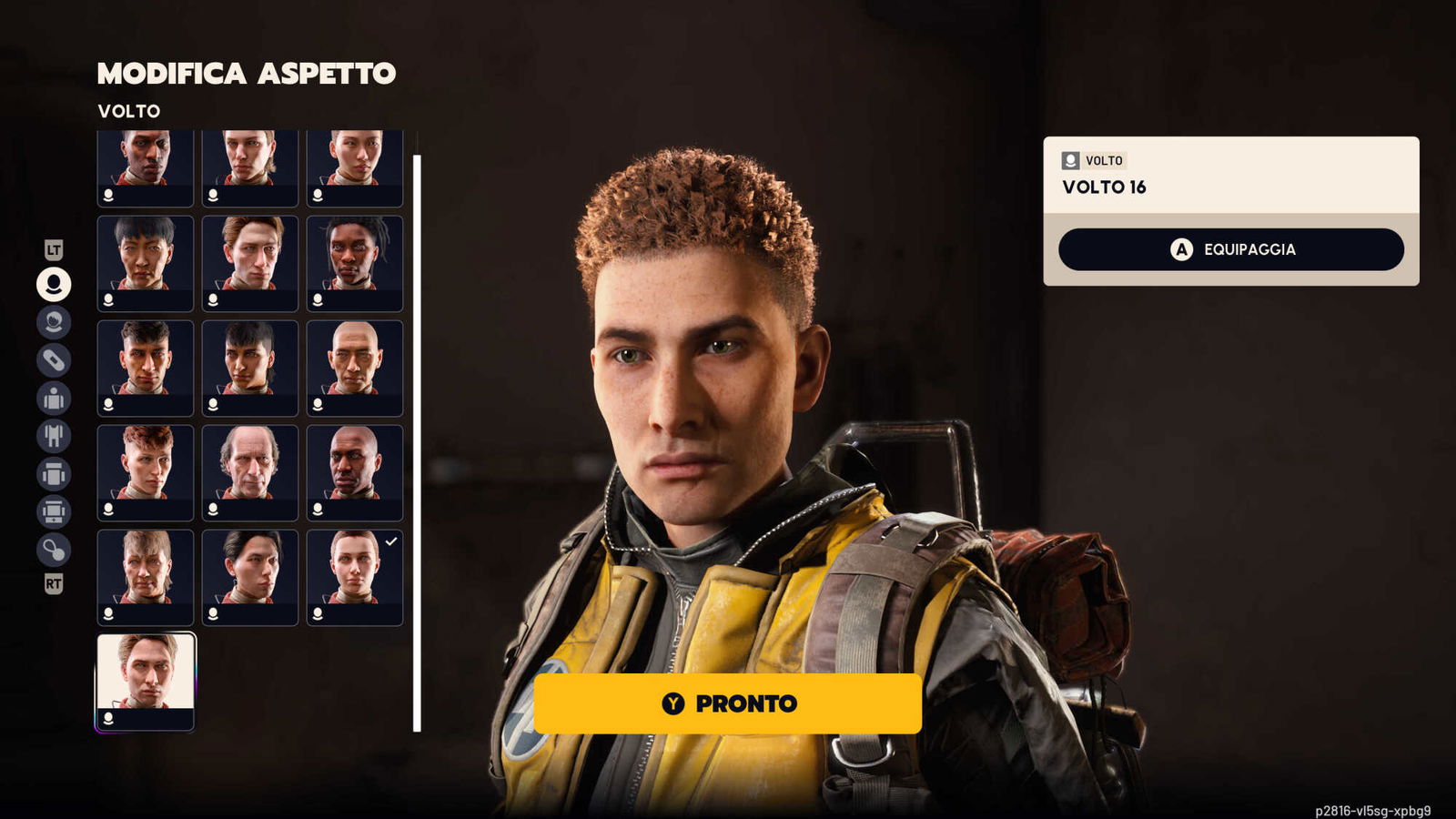Pick the bald dark-skinned man face
Image resolution: width=1456 pixels, height=819 pixels.
(x=355, y=472)
